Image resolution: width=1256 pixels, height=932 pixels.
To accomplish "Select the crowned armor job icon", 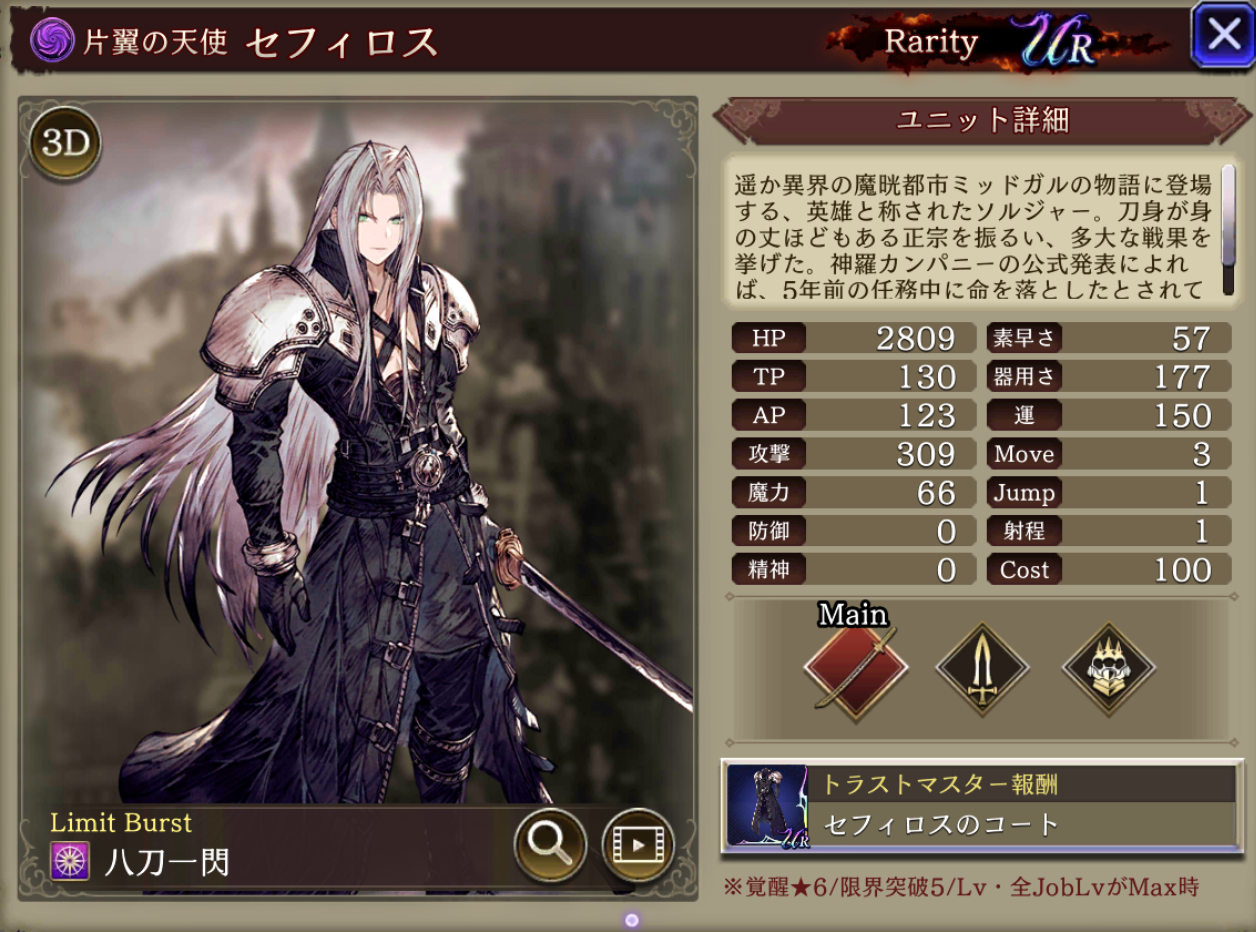I will coord(1109,669).
